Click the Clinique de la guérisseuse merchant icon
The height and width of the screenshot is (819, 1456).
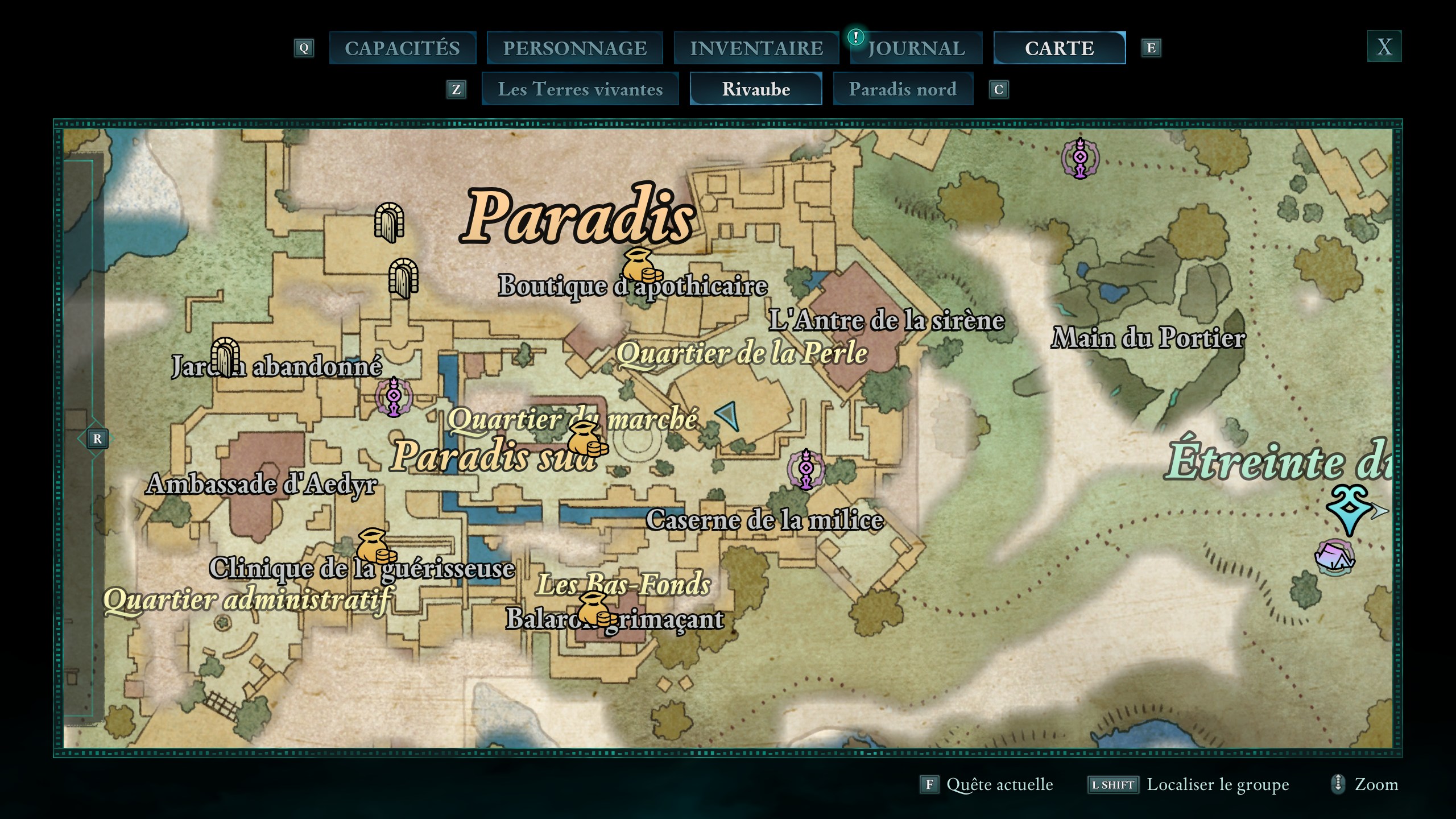[x=374, y=547]
